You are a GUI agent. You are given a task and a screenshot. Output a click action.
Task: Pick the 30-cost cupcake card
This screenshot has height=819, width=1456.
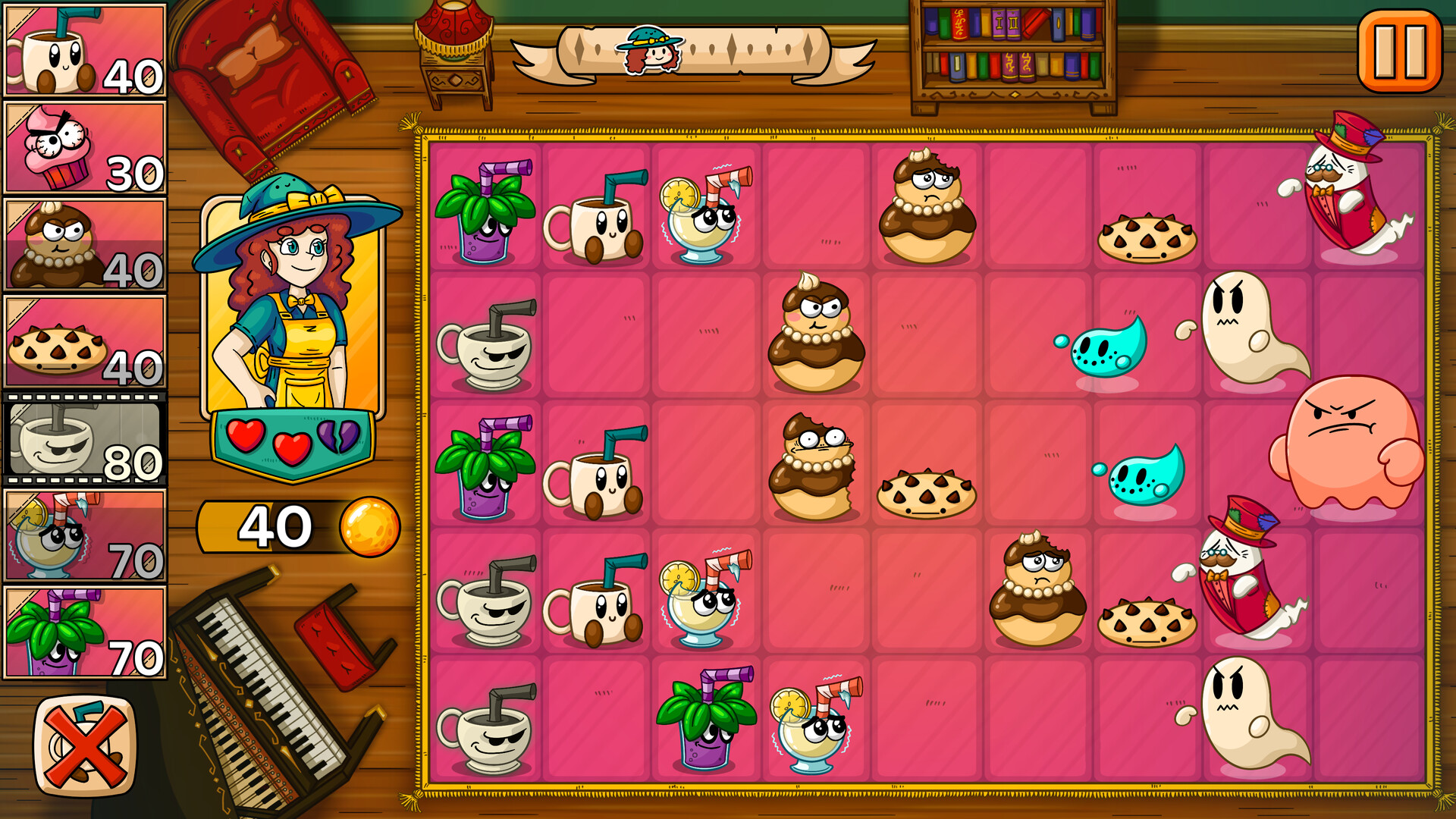85,148
